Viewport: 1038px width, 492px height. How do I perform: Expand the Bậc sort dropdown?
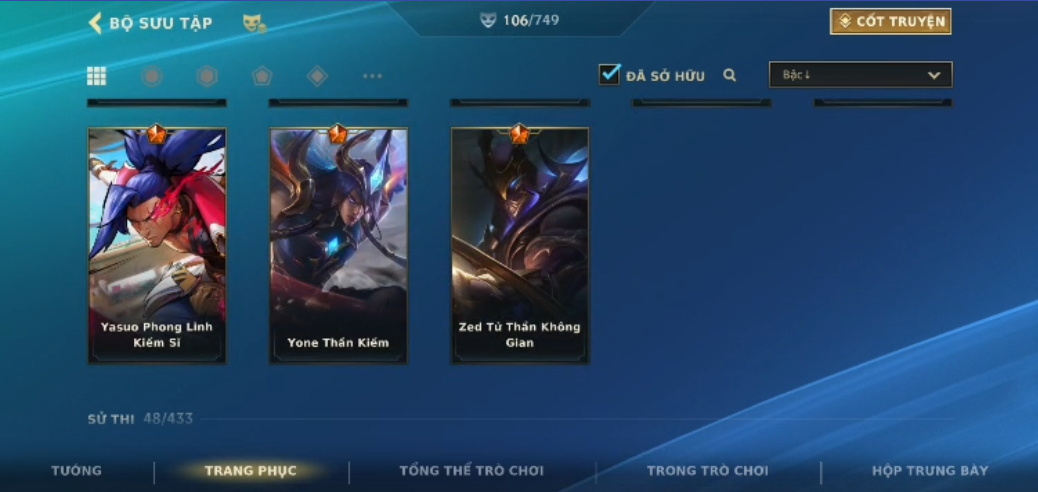click(x=860, y=75)
